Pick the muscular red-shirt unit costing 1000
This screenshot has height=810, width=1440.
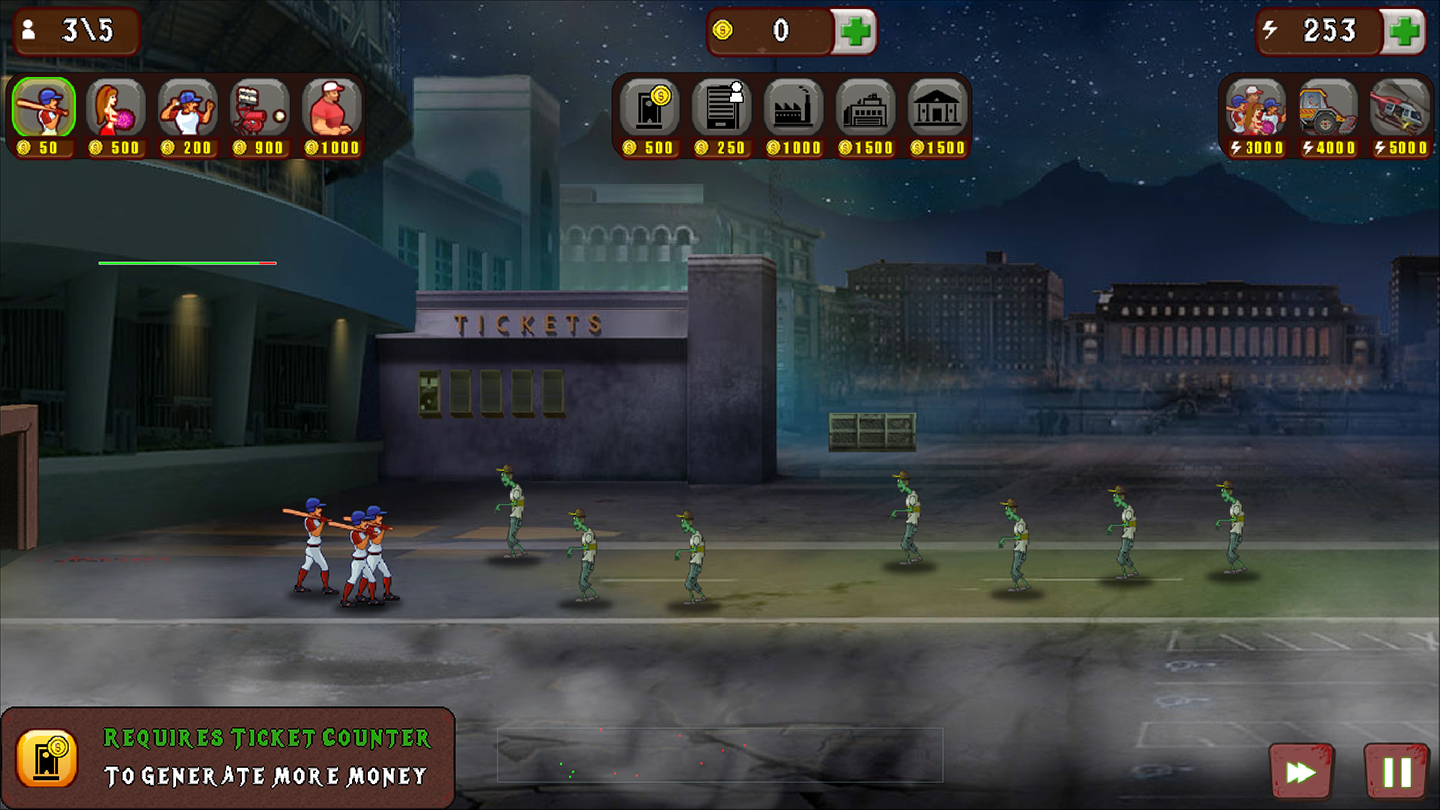331,108
